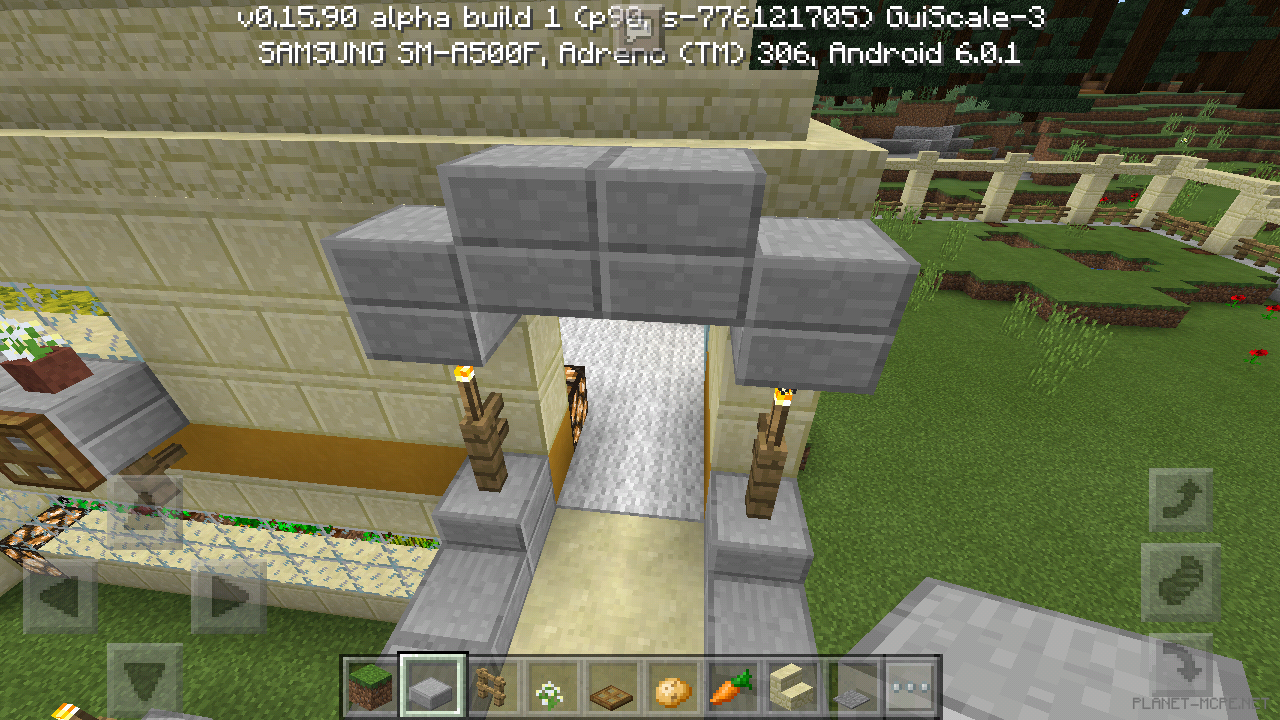Select the wooden trapdoor item
1280x720 pixels.
pyautogui.click(x=611, y=688)
